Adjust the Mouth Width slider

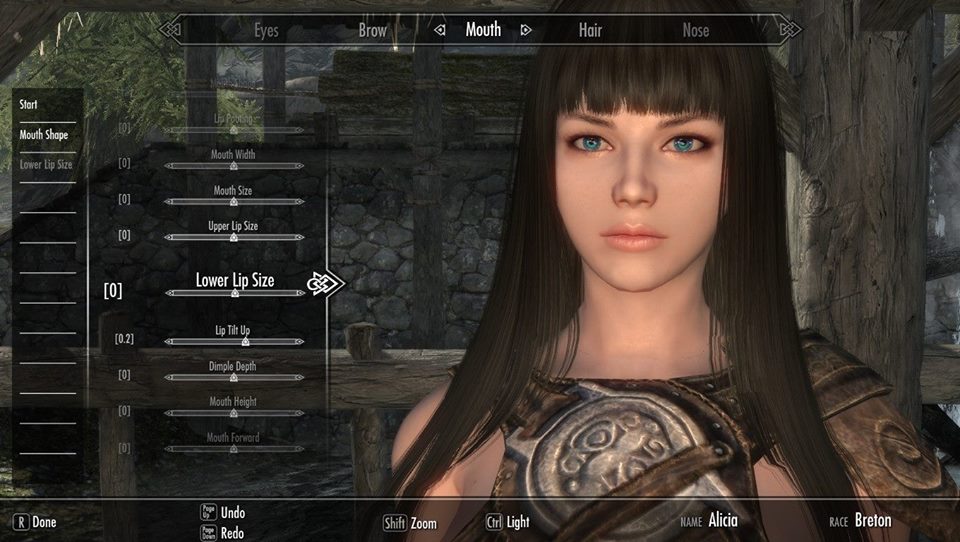click(234, 166)
